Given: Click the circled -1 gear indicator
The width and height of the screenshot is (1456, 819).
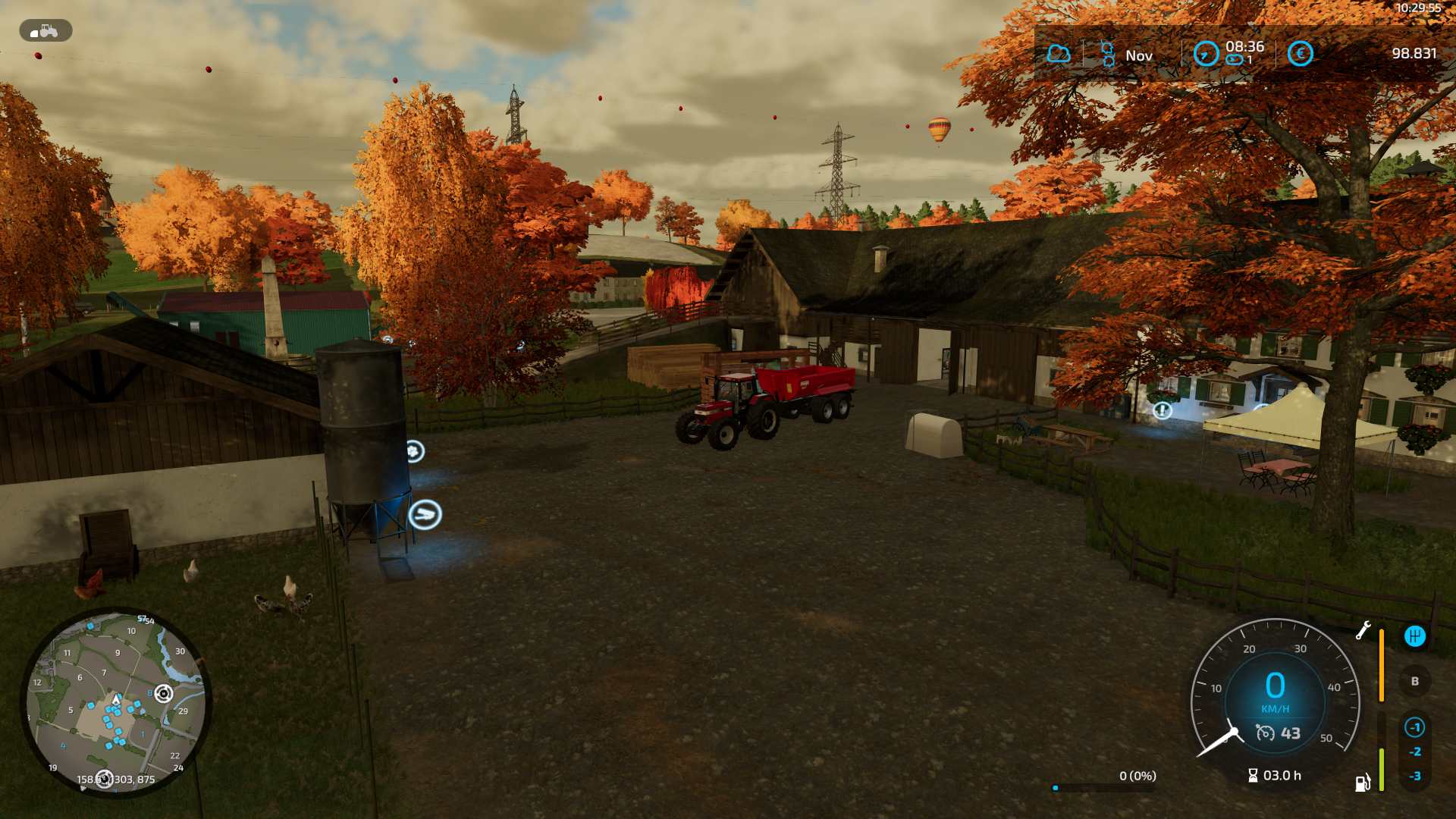Looking at the screenshot, I should pos(1414,727).
